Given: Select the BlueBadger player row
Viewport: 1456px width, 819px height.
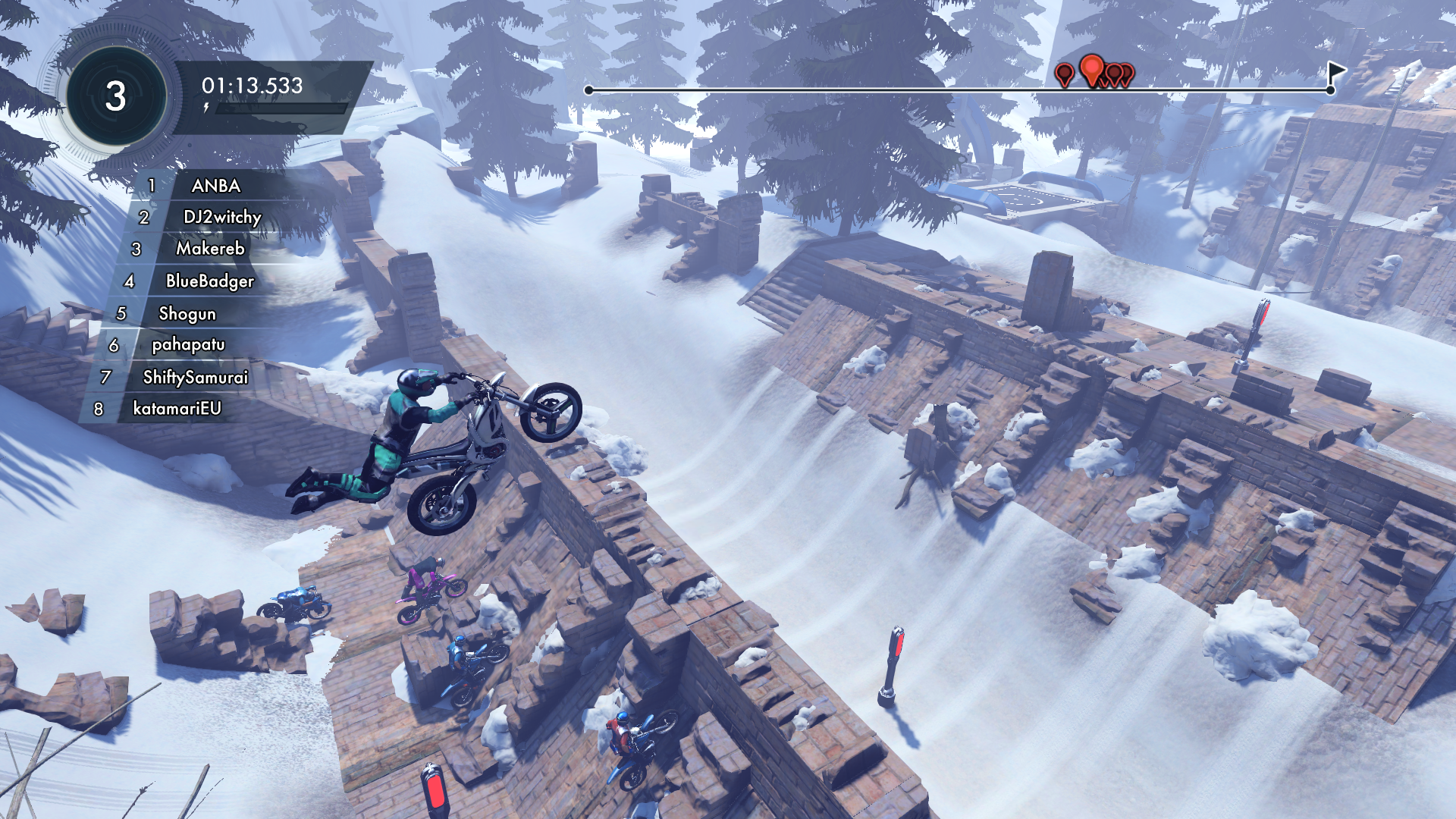Looking at the screenshot, I should coord(209,281).
